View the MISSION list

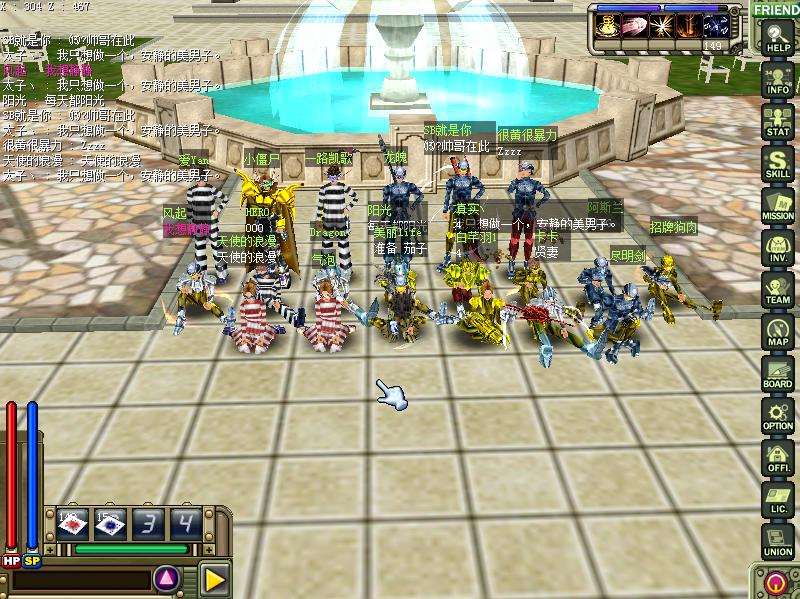tap(777, 206)
